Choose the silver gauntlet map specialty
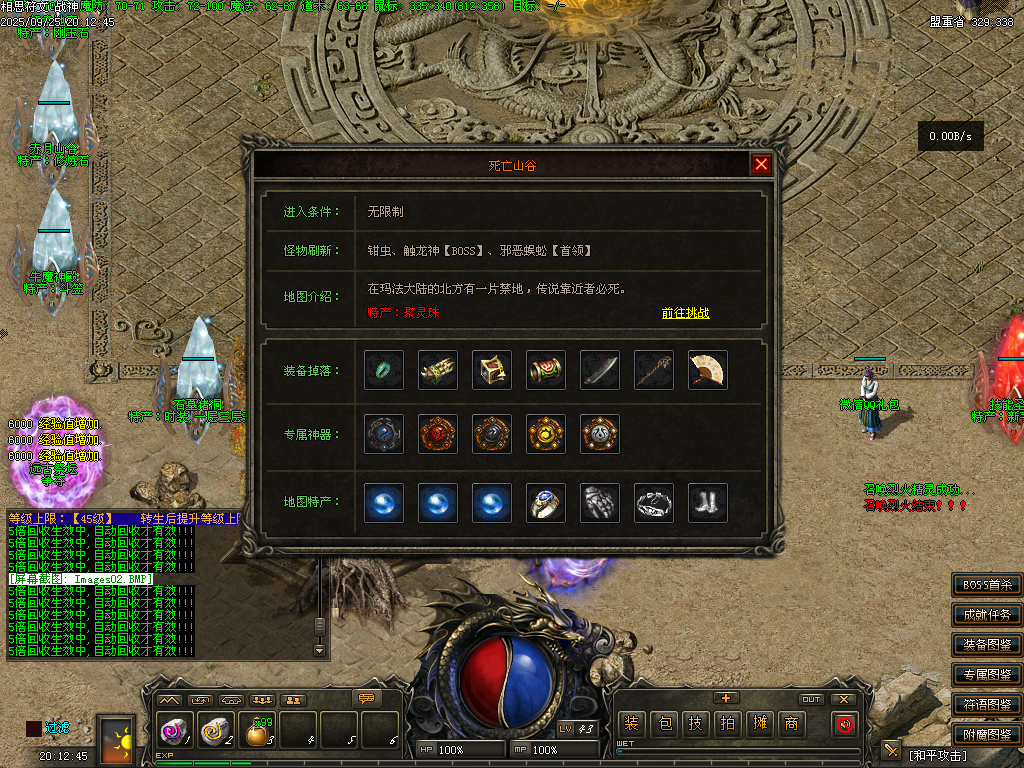Image resolution: width=1024 pixels, height=768 pixels. point(600,502)
